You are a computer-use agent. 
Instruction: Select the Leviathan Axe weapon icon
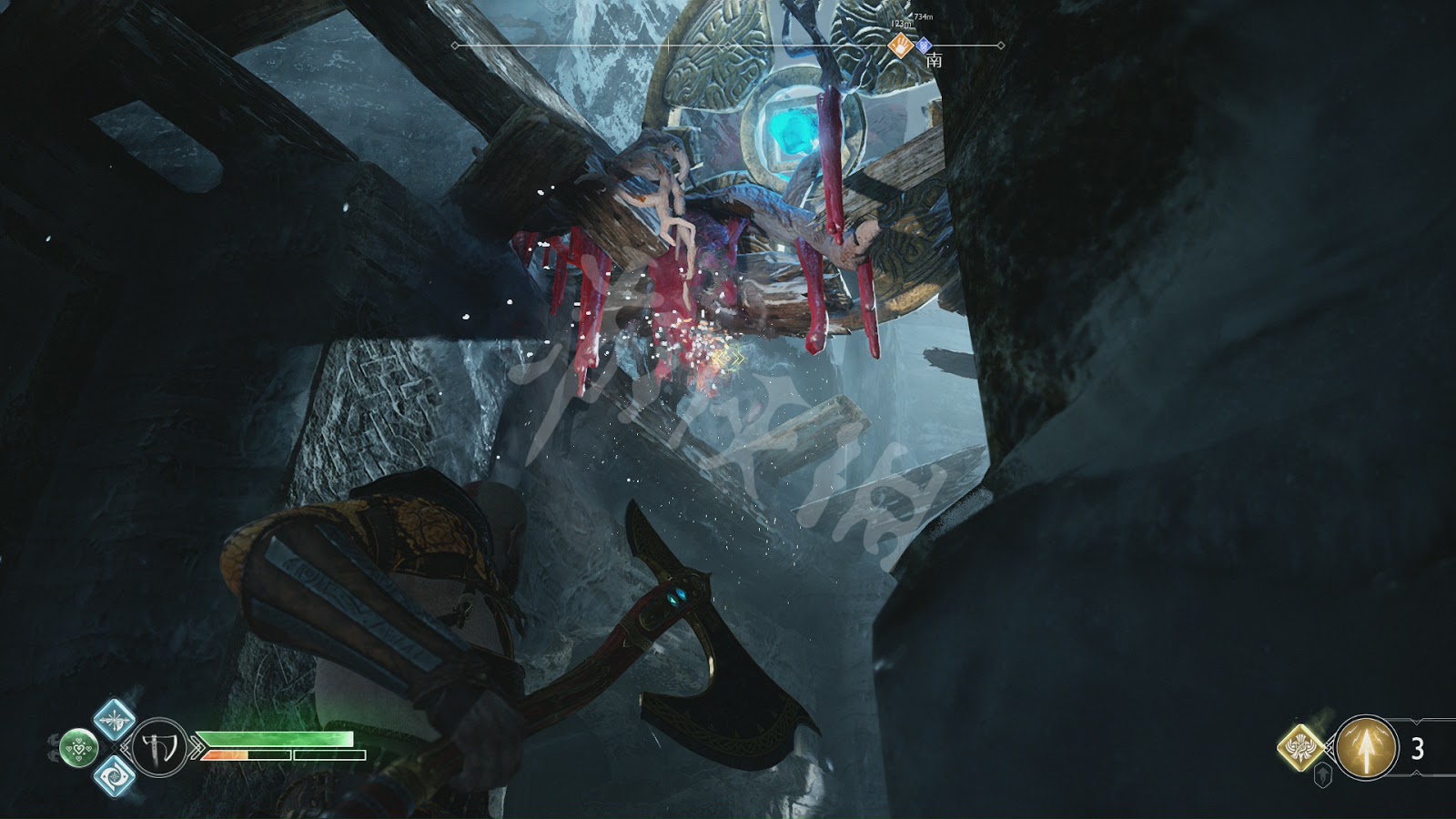[159, 747]
